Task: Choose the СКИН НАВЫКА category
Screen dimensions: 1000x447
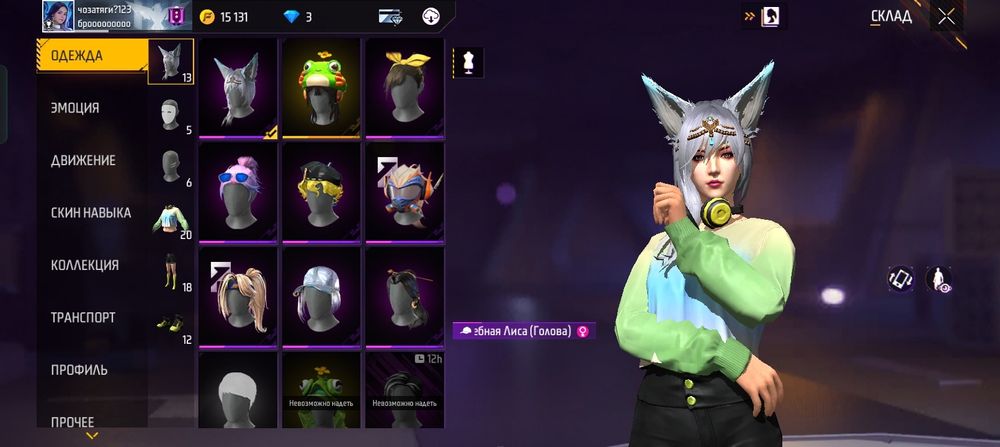Action: [91, 213]
